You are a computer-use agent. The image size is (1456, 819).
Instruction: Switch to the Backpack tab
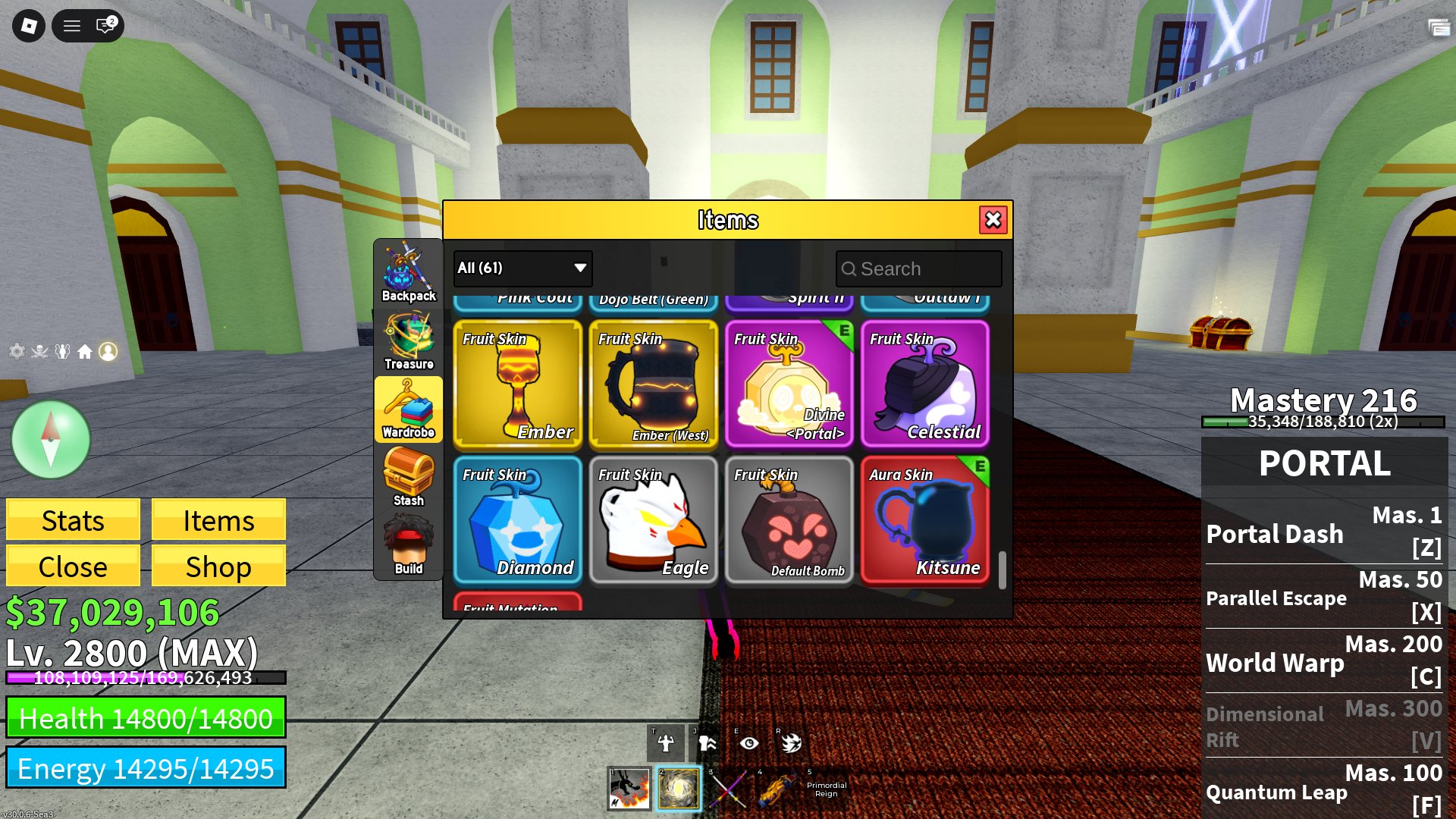coord(409,269)
